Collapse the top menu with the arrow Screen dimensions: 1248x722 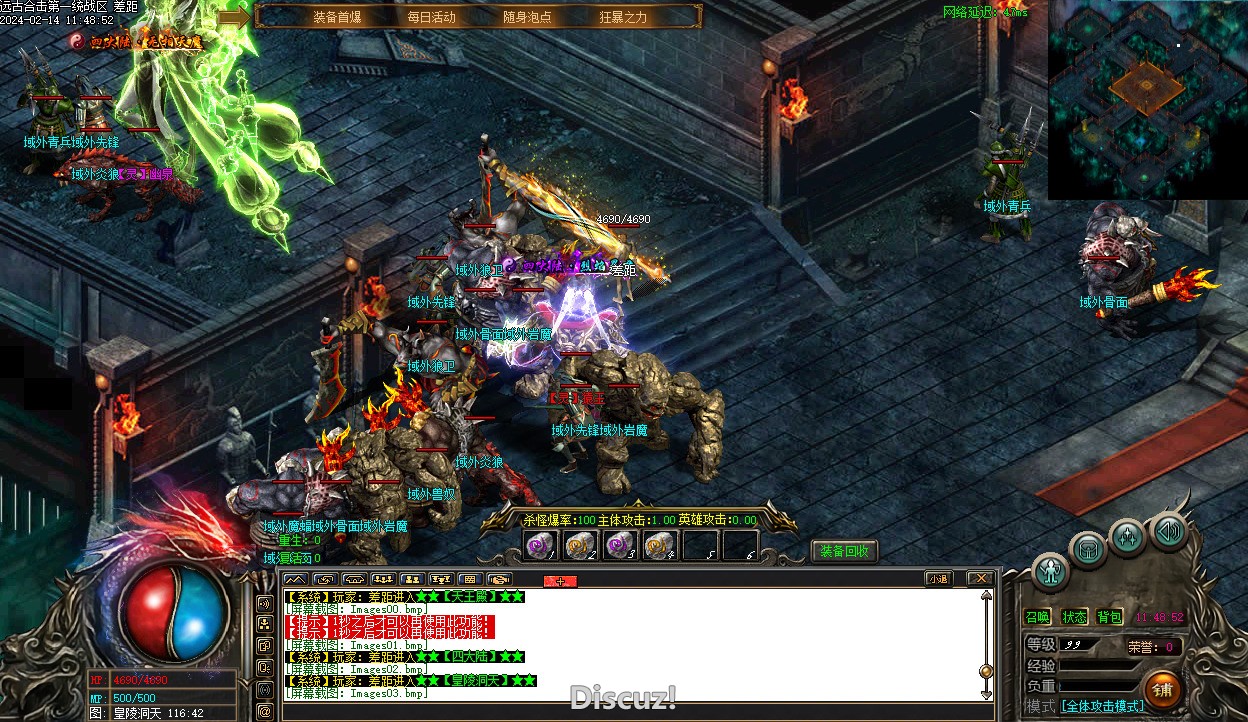[234, 17]
